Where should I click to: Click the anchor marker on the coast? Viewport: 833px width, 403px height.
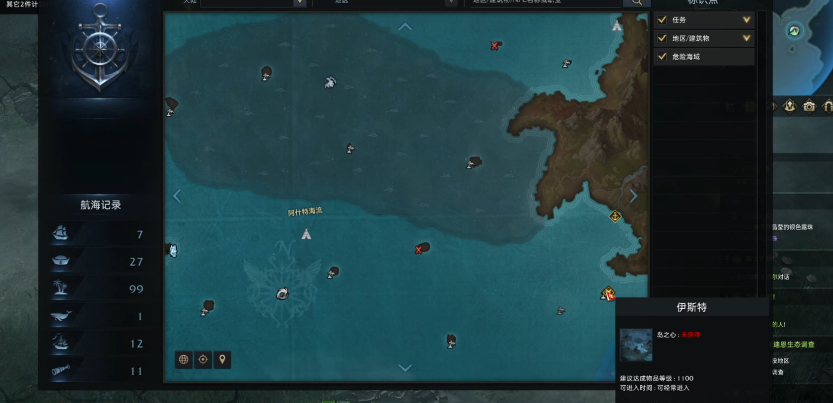[615, 215]
